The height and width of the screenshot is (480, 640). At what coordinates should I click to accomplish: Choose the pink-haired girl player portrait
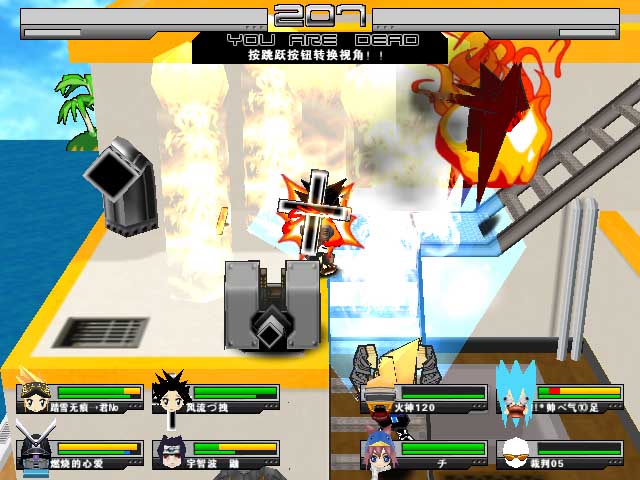pyautogui.click(x=381, y=454)
